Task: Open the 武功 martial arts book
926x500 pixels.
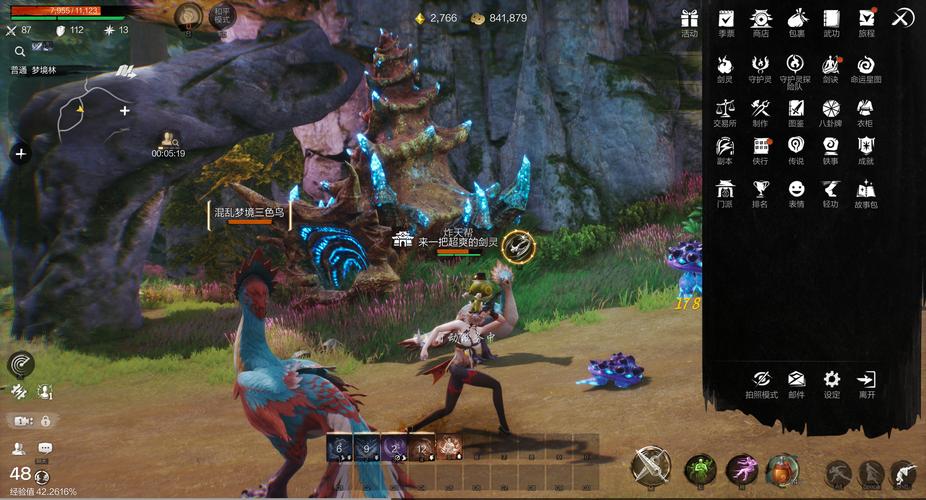Action: (831, 19)
